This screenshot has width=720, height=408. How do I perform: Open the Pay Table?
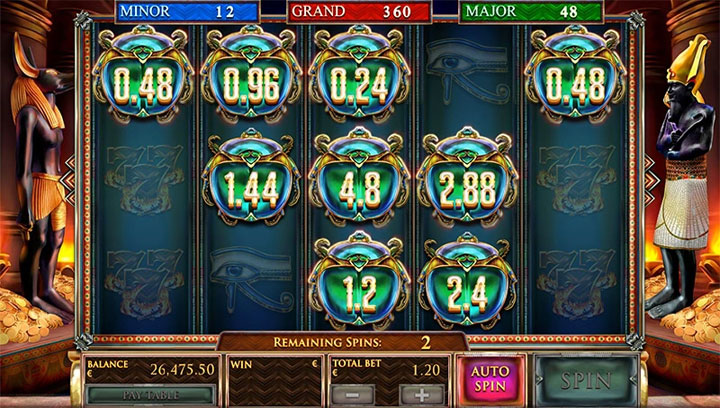(150, 395)
